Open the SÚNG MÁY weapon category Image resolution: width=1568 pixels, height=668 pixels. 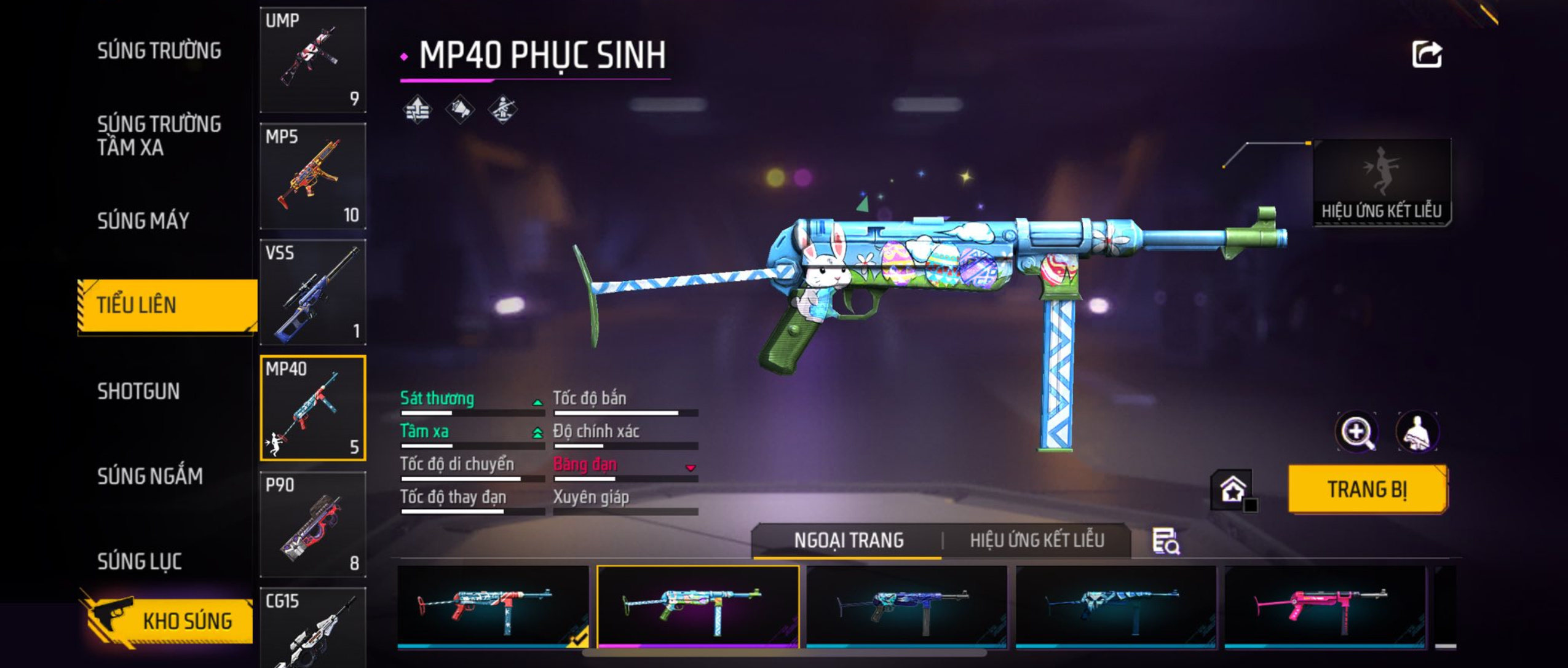coord(143,221)
